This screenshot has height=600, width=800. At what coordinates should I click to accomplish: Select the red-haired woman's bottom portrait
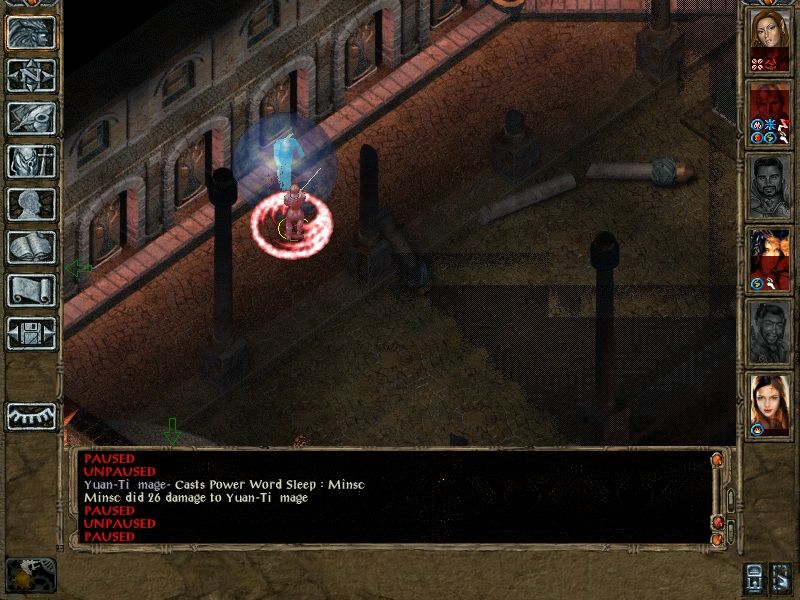tap(770, 404)
